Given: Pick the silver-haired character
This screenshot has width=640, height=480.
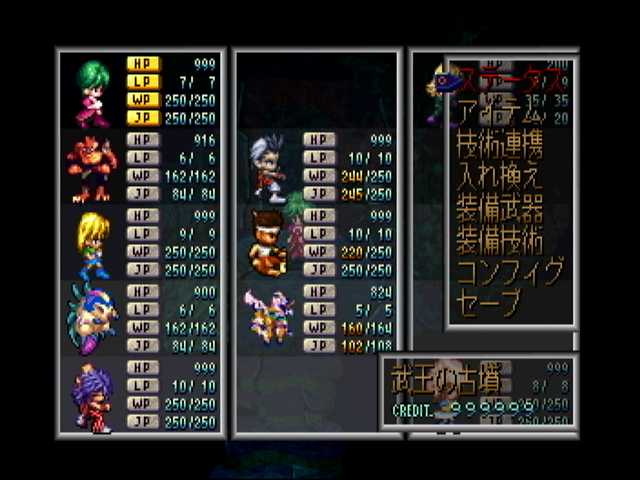Looking at the screenshot, I should pyautogui.click(x=268, y=166).
